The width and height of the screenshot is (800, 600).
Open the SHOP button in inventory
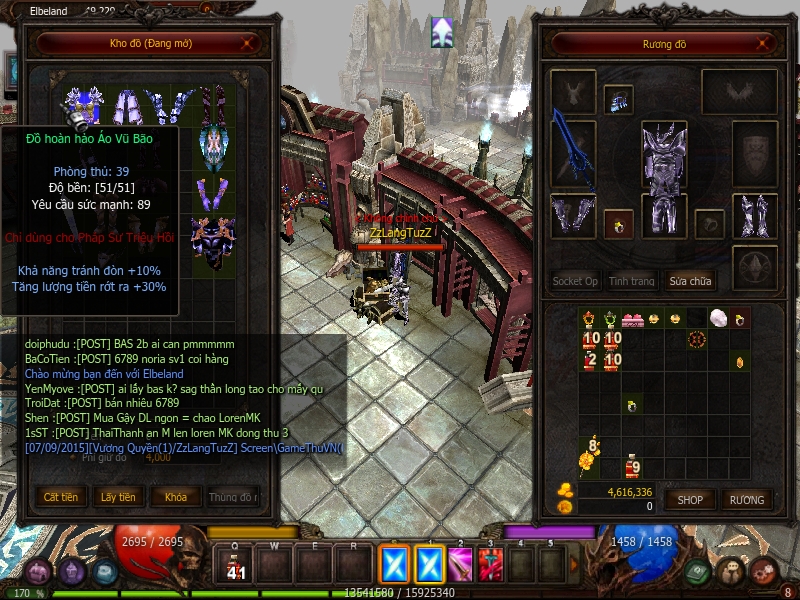(690, 499)
